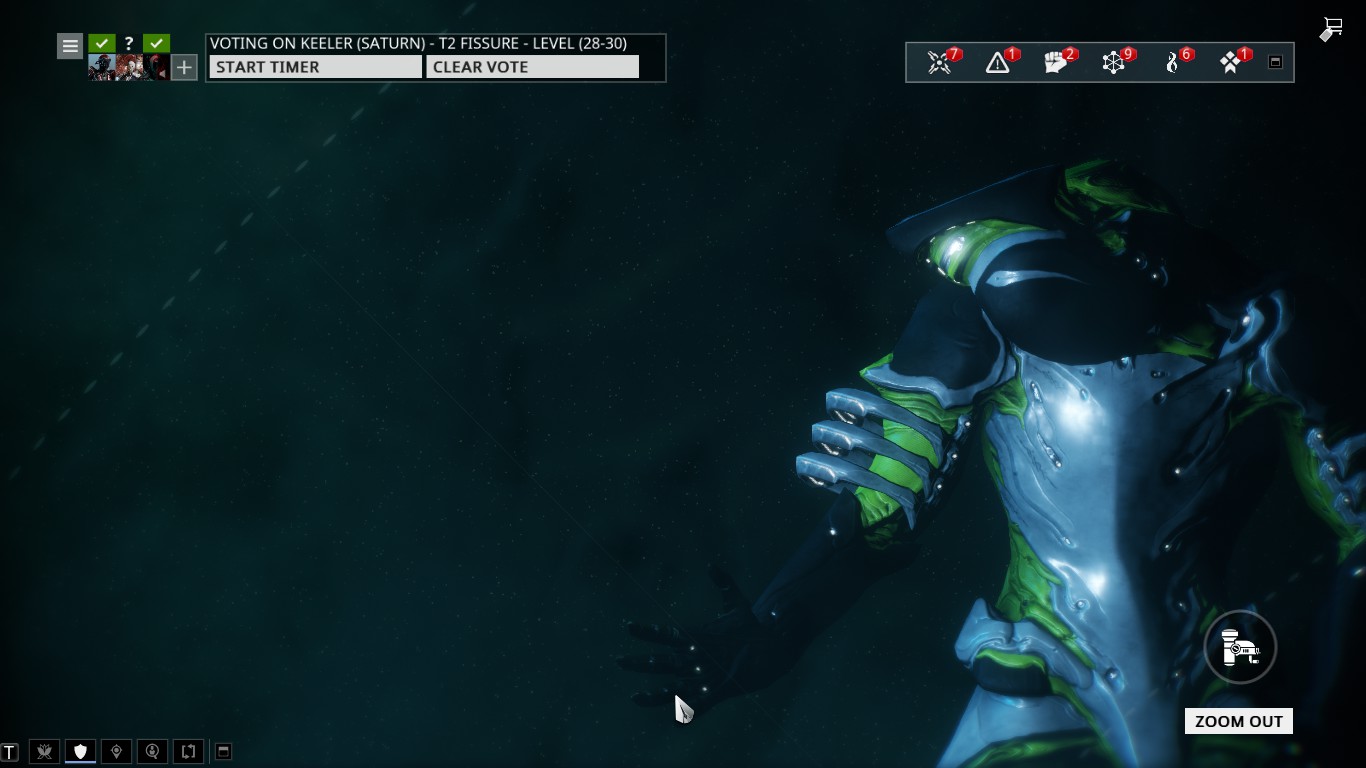
Task: Minimize the chat tab bar
Action: click(224, 751)
